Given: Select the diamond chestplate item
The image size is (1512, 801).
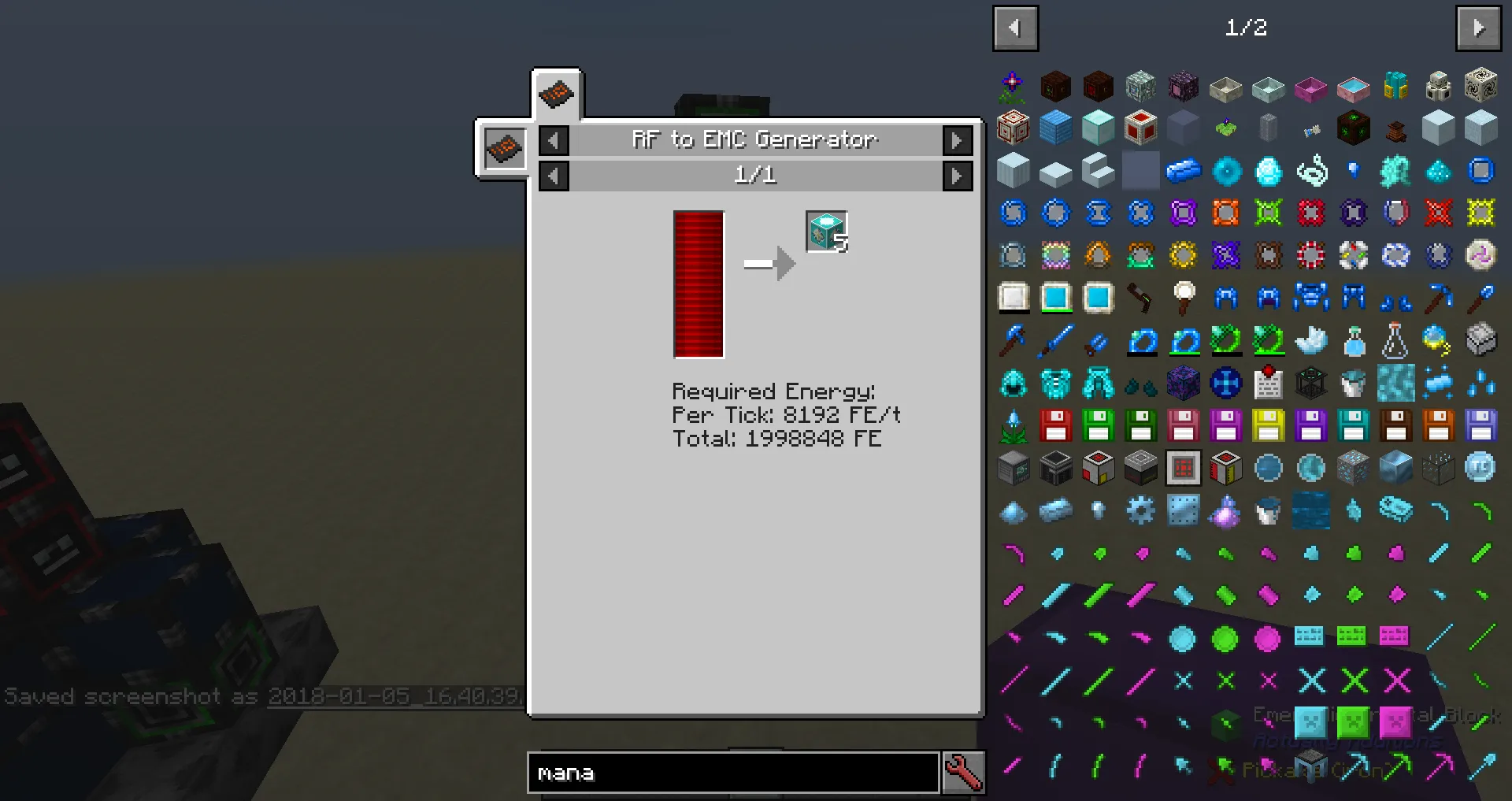Looking at the screenshot, I should (1055, 384).
